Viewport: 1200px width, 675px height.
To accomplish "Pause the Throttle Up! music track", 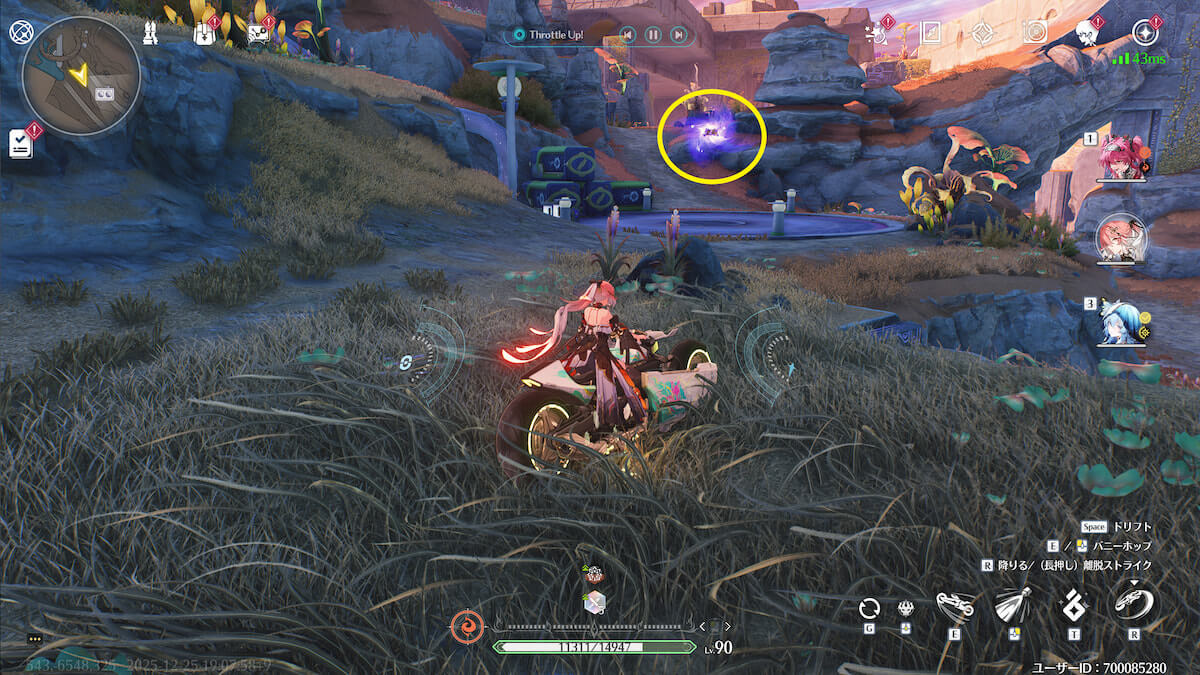I will click(652, 35).
